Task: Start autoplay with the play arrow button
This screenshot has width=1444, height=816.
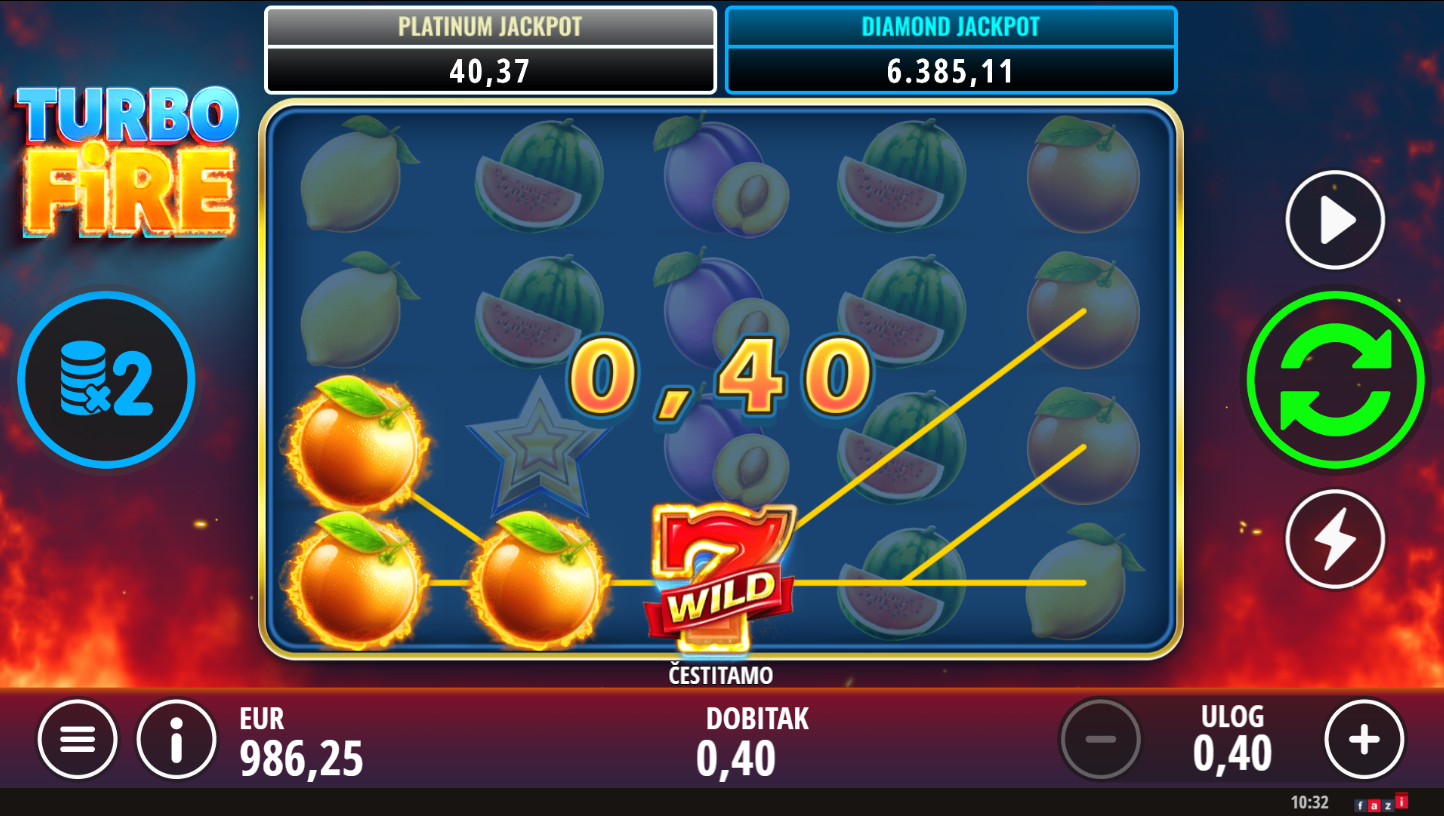Action: (x=1334, y=220)
